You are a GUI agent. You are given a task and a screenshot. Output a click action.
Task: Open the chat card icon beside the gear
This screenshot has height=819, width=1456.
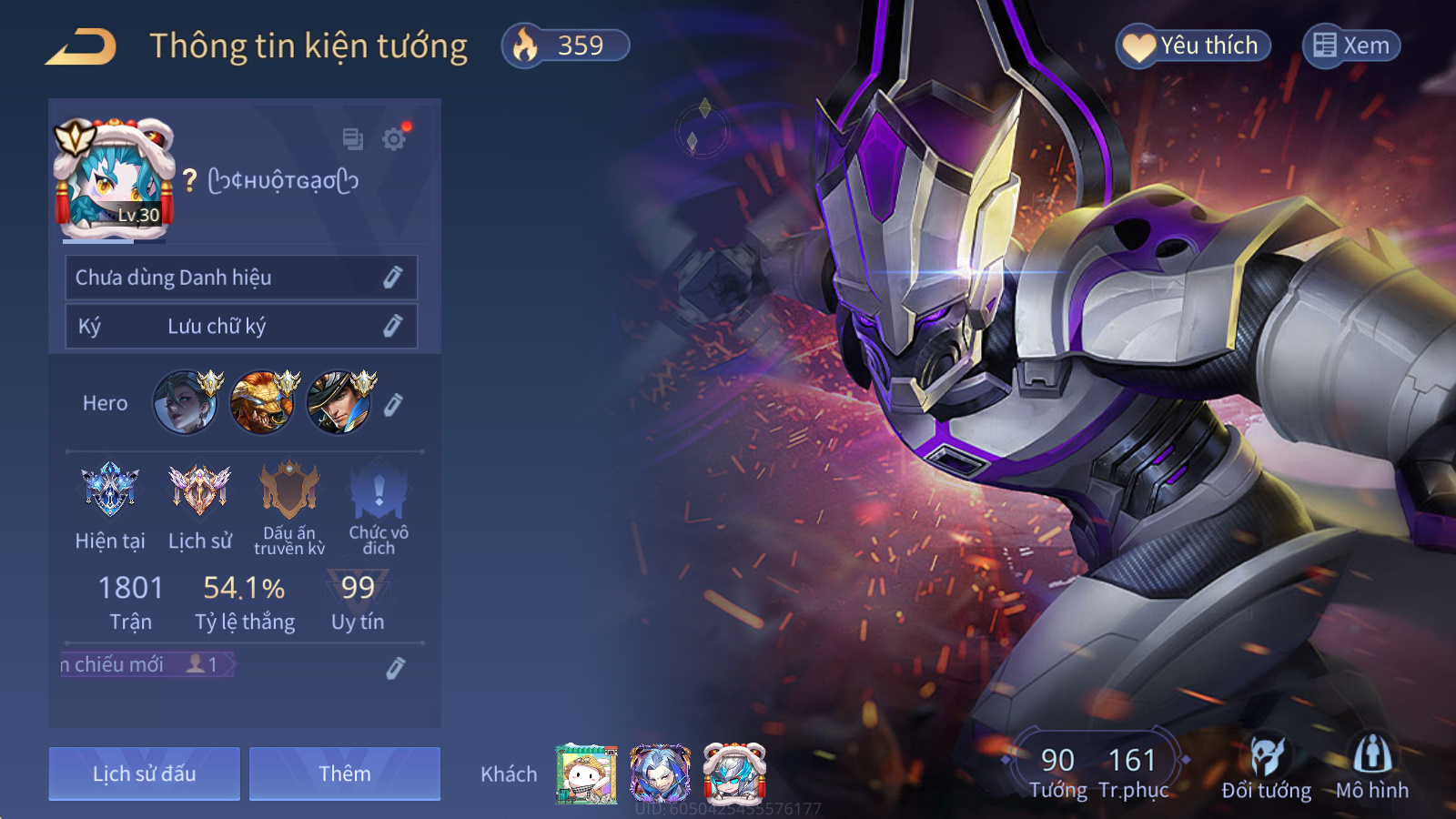pyautogui.click(x=352, y=139)
